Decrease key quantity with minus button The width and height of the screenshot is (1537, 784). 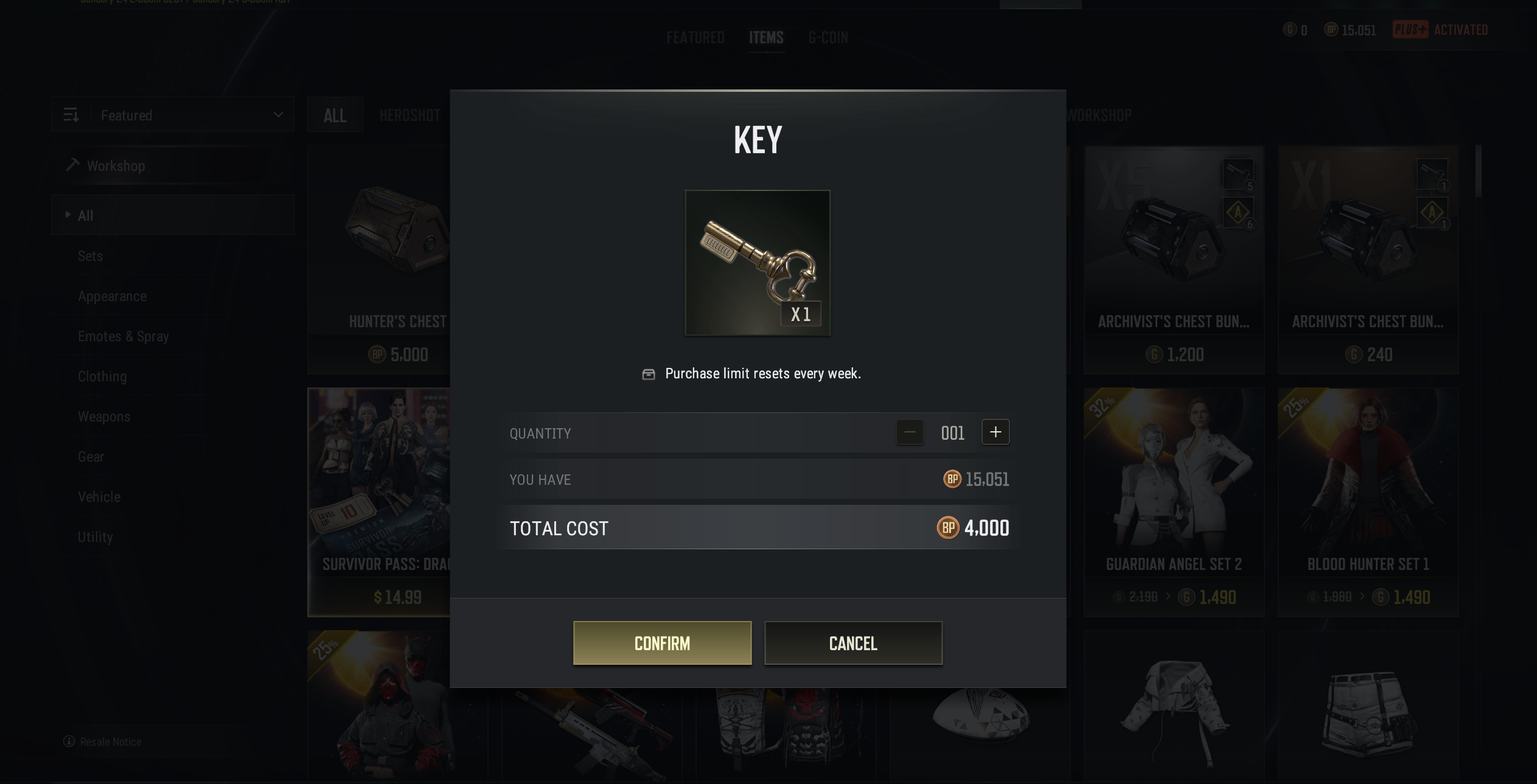tap(910, 432)
